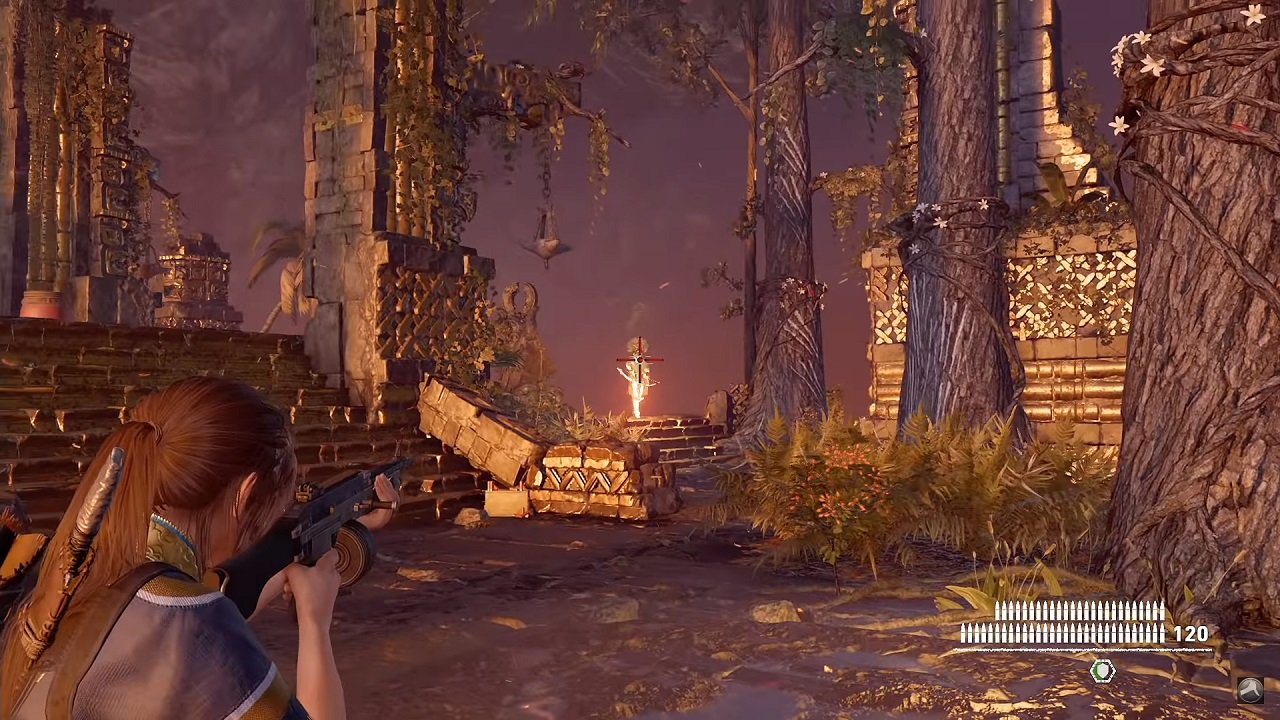Viewport: 1280px width, 720px height.
Task: Click the rifle ammo counter showing 120
Action: [x=1190, y=632]
